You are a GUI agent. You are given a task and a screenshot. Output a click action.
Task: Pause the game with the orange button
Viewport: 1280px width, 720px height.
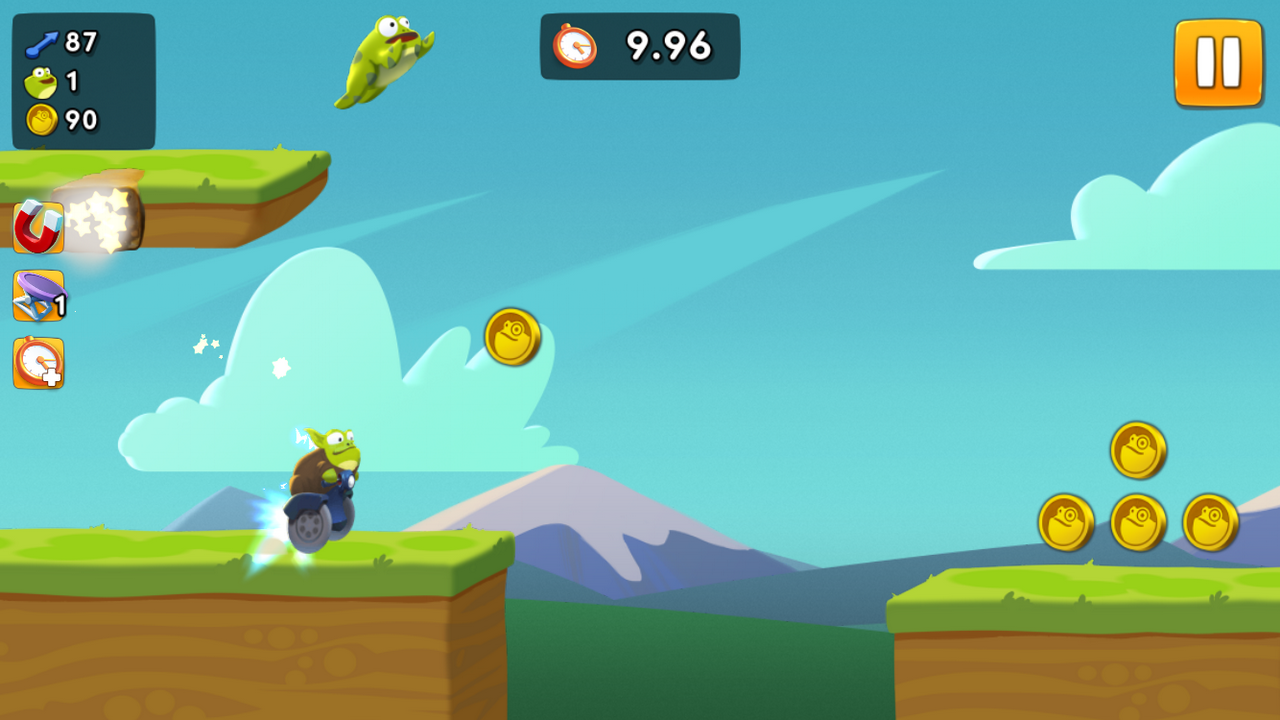pyautogui.click(x=1218, y=63)
